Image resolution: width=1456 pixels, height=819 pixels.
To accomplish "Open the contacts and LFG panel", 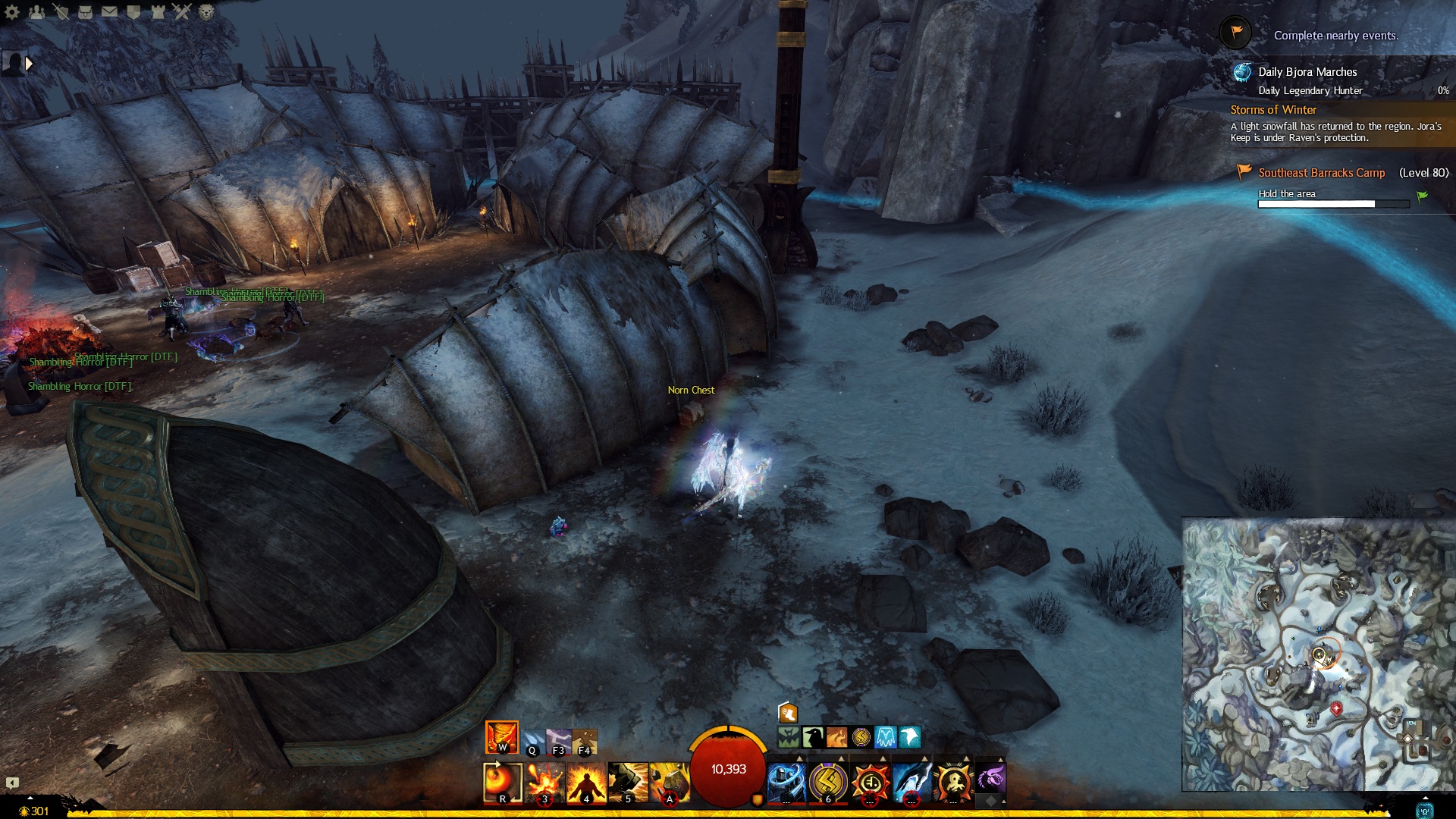I will pos(36,11).
